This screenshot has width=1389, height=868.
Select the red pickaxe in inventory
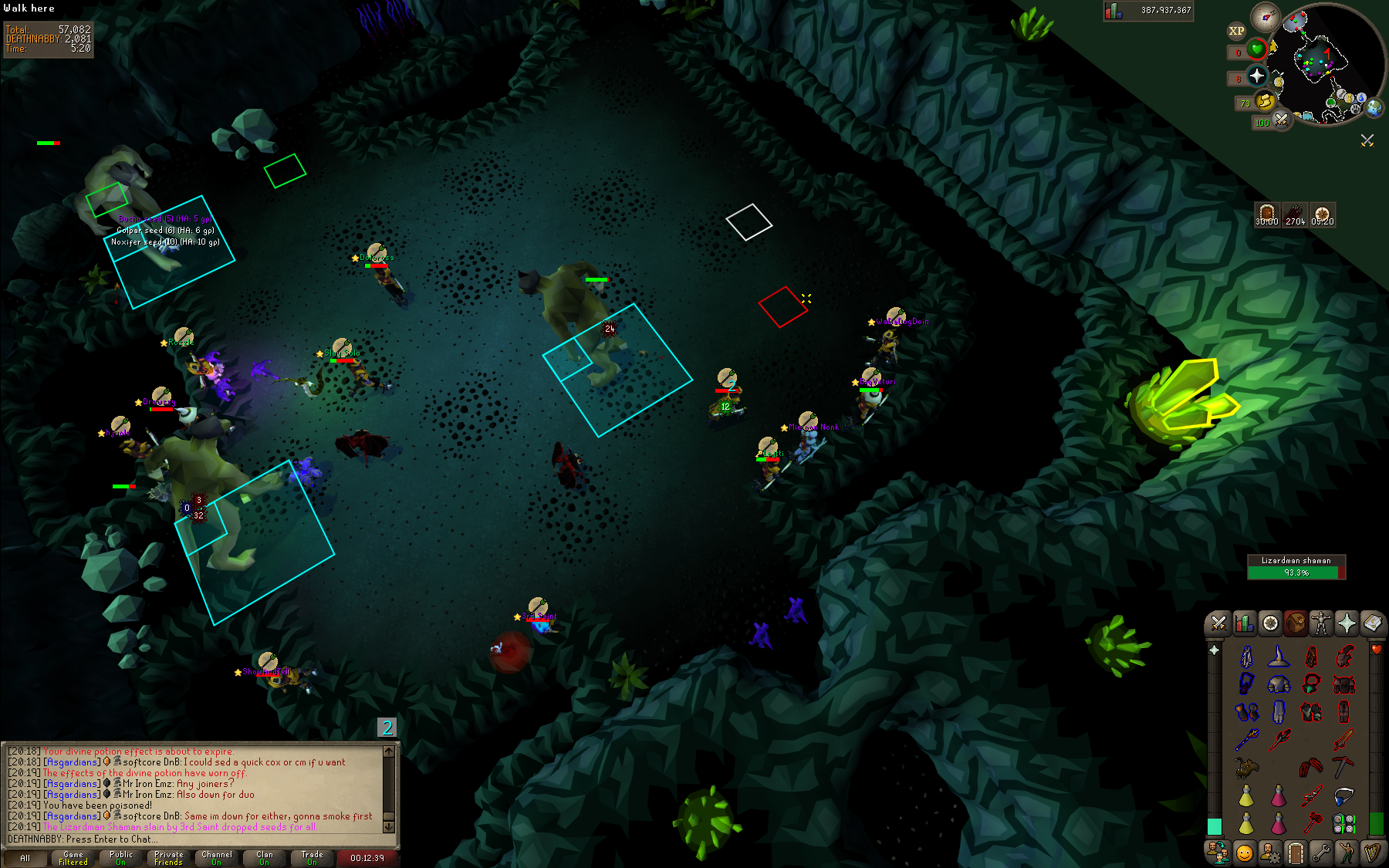point(1343,766)
